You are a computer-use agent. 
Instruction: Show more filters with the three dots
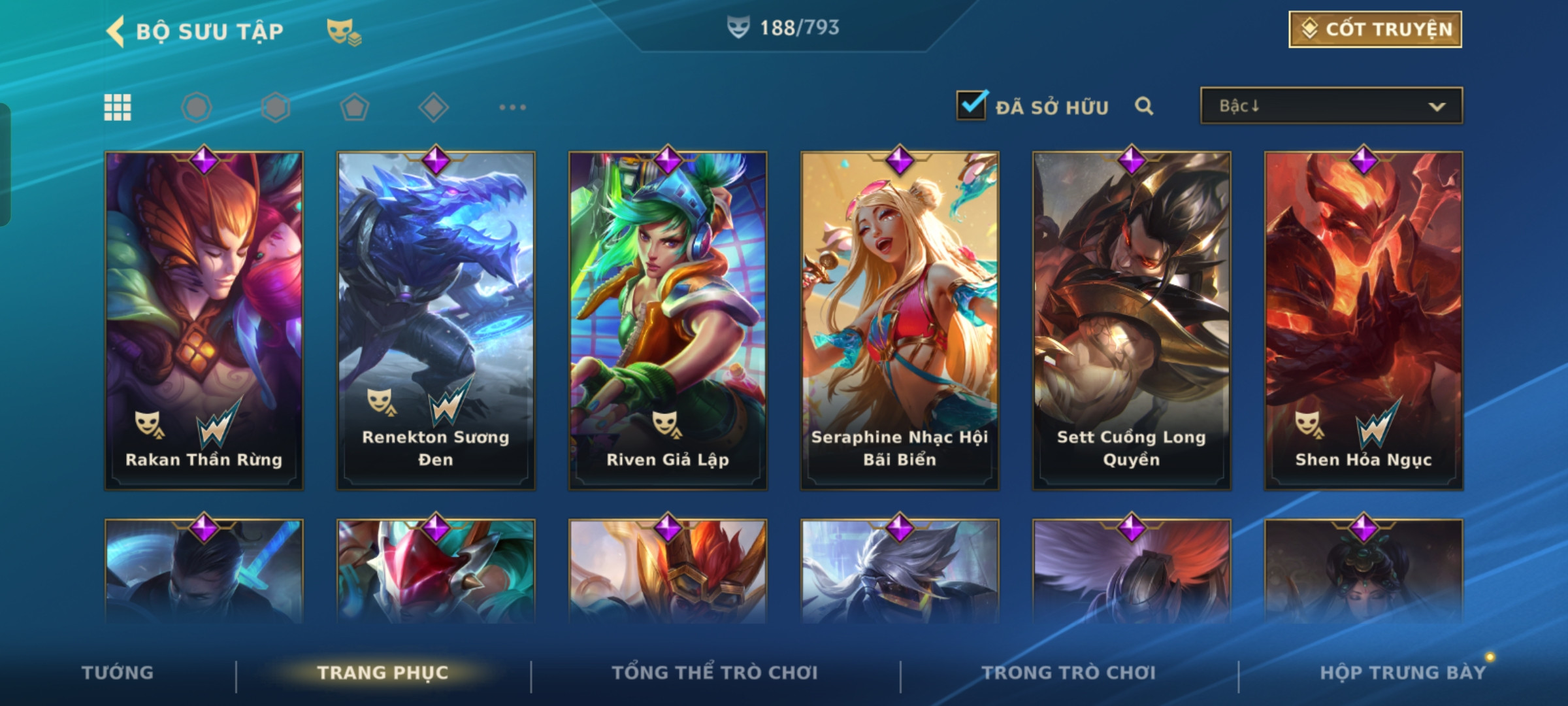(x=512, y=107)
